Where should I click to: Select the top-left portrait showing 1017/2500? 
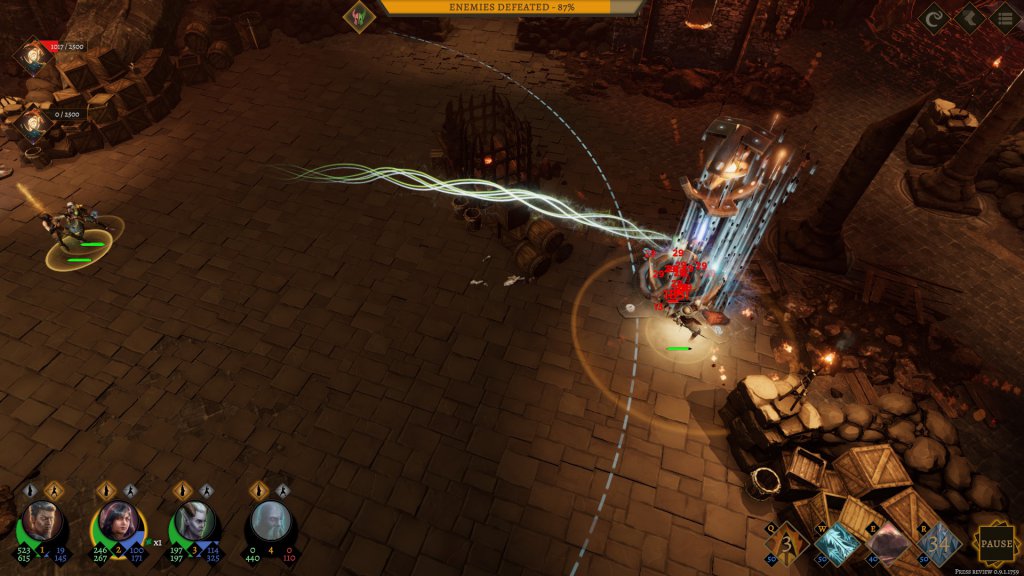point(33,56)
